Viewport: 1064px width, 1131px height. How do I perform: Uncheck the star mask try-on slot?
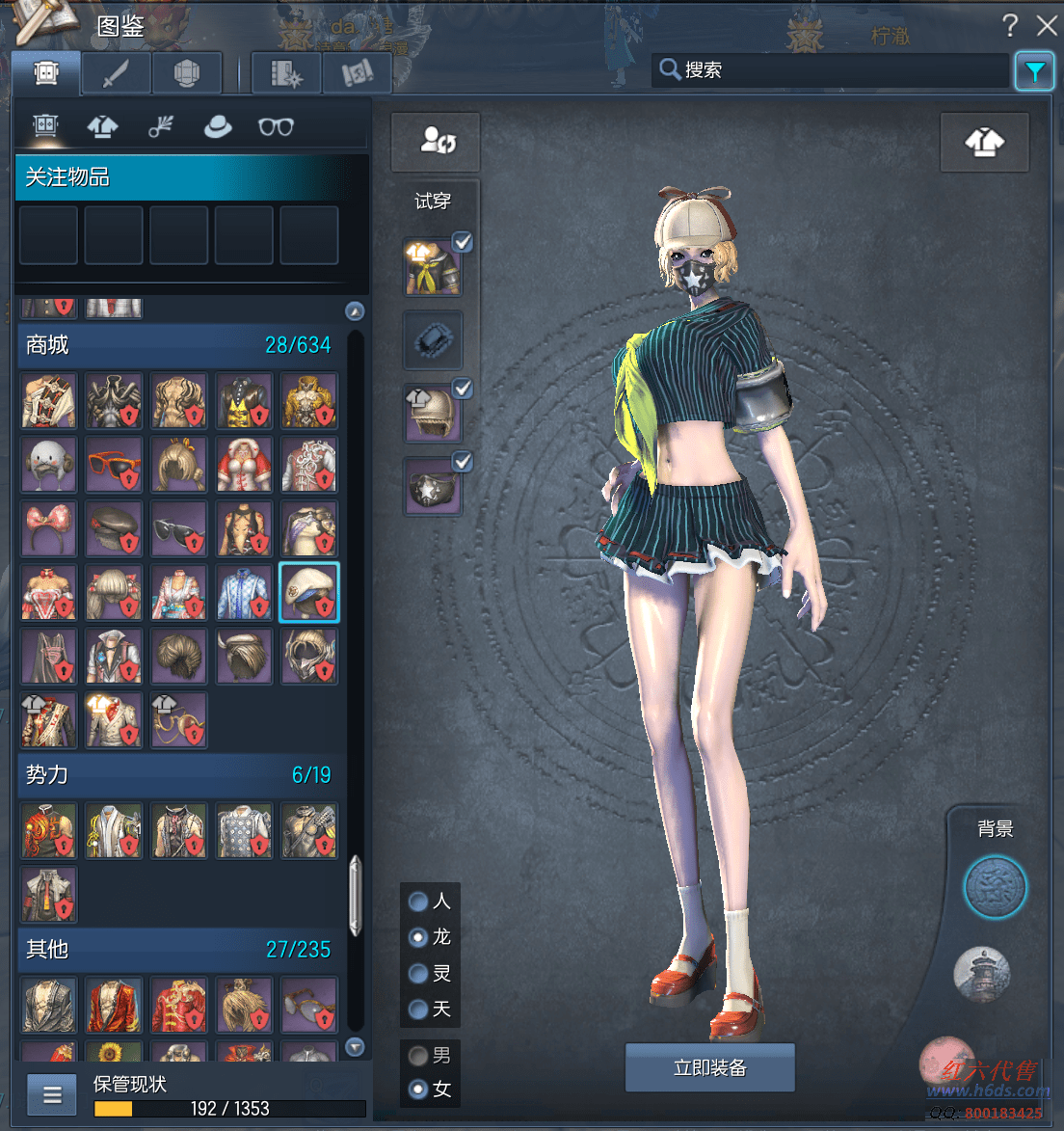pos(463,463)
